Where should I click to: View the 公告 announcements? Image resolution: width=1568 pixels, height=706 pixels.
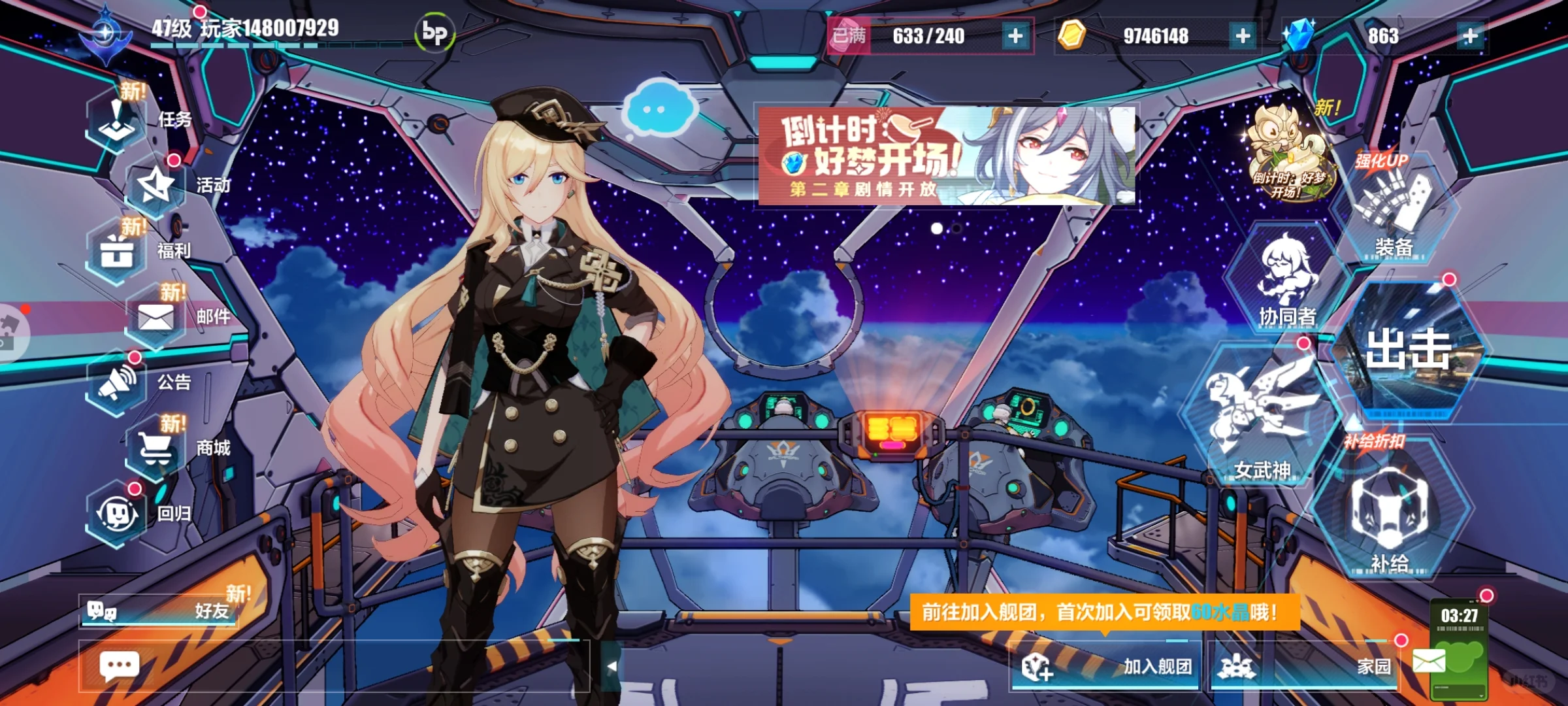point(118,383)
